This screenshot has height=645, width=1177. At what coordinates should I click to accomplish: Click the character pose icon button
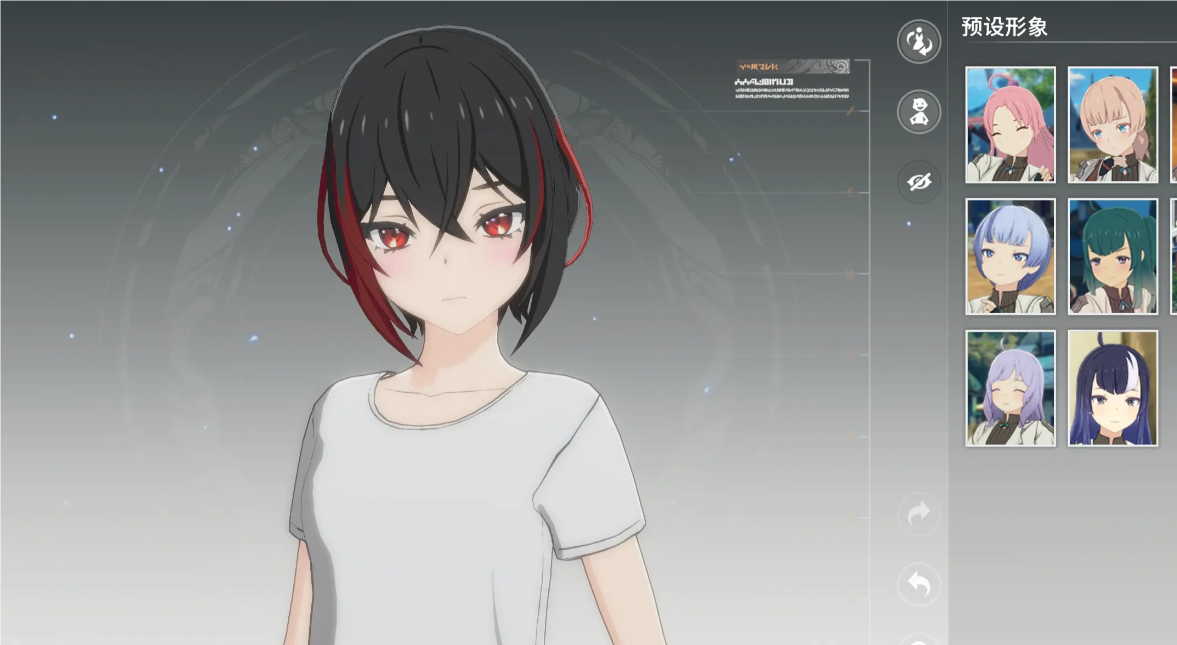coord(919,42)
